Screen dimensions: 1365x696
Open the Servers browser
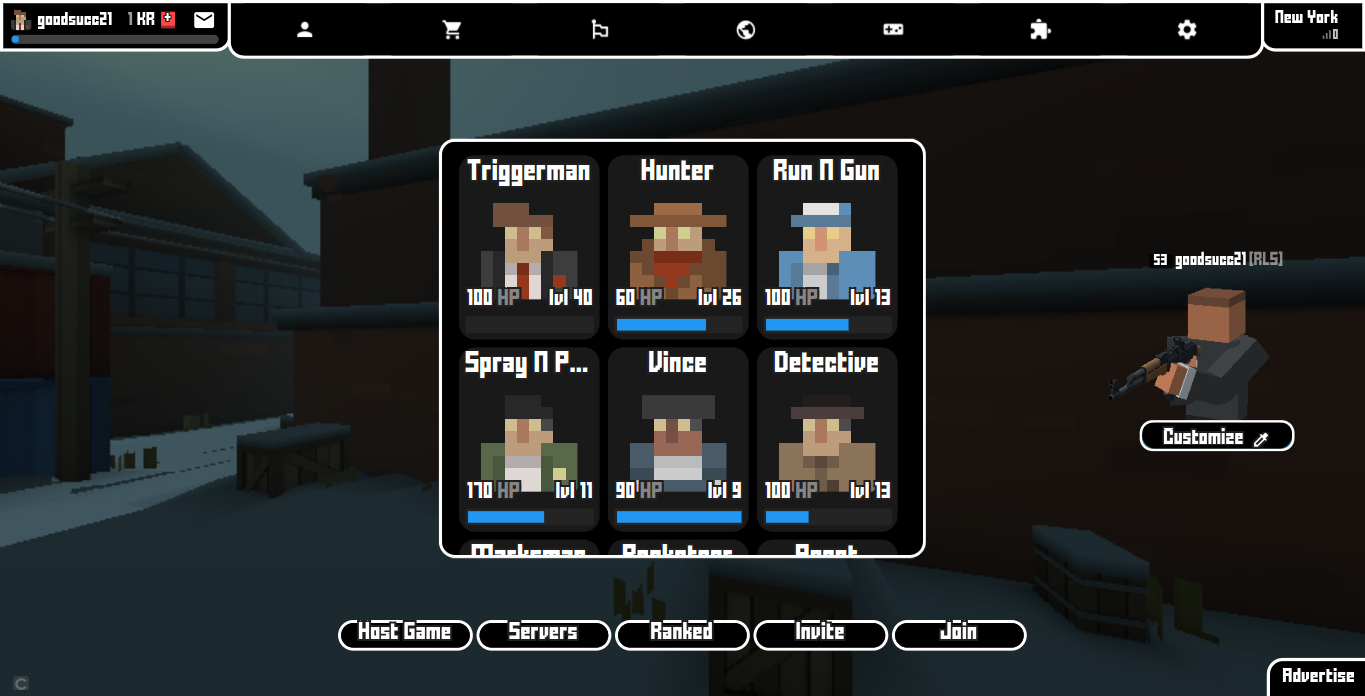pyautogui.click(x=543, y=634)
